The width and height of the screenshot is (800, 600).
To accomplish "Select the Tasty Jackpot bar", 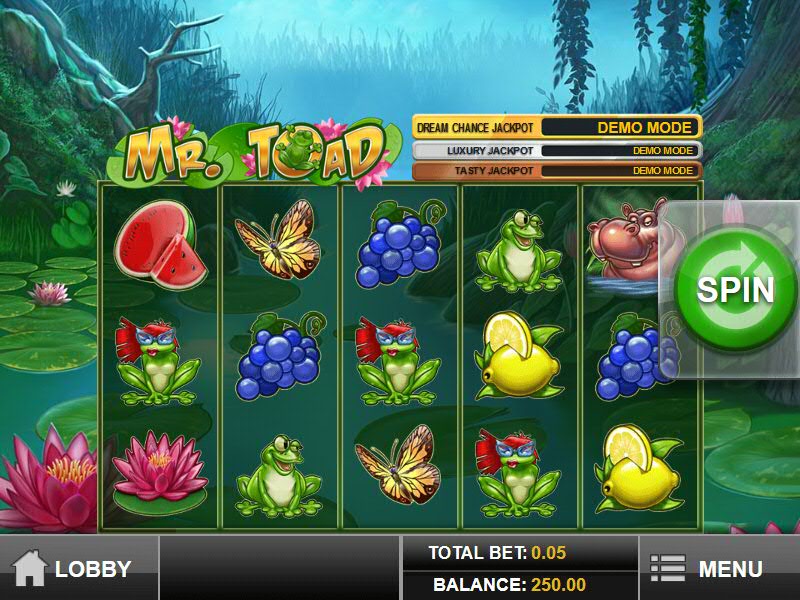I will point(557,171).
